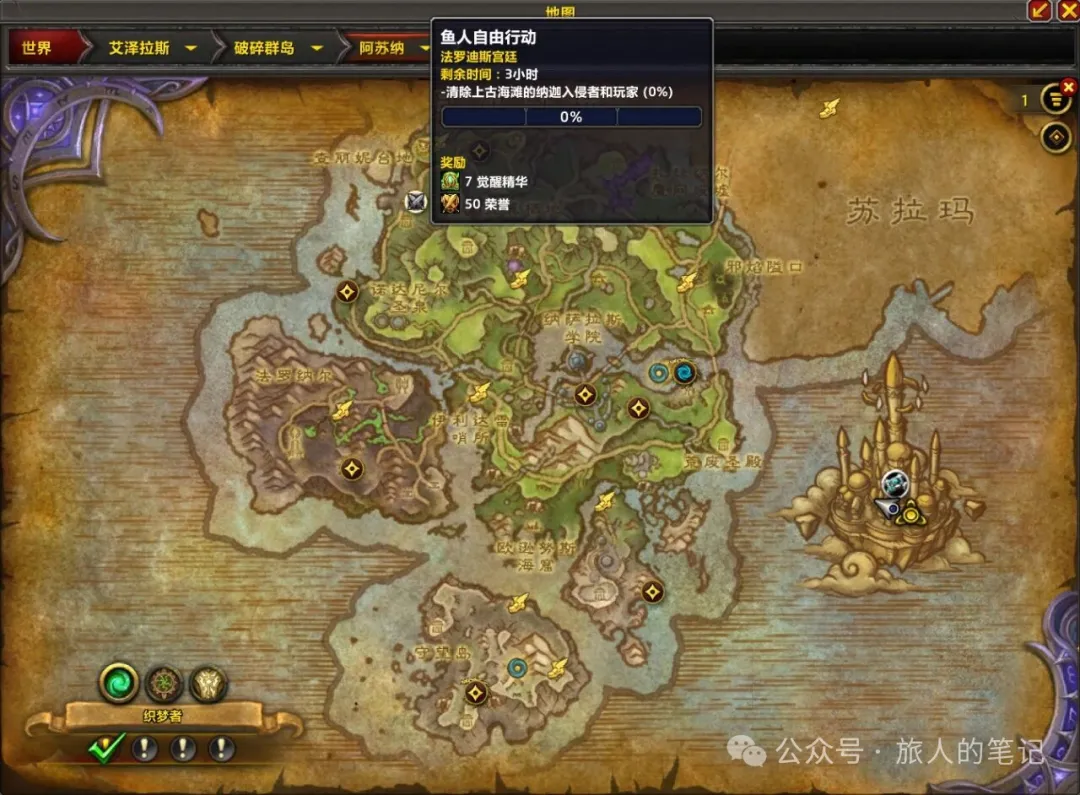Minimize the map with the arrow button

pyautogui.click(x=1040, y=10)
